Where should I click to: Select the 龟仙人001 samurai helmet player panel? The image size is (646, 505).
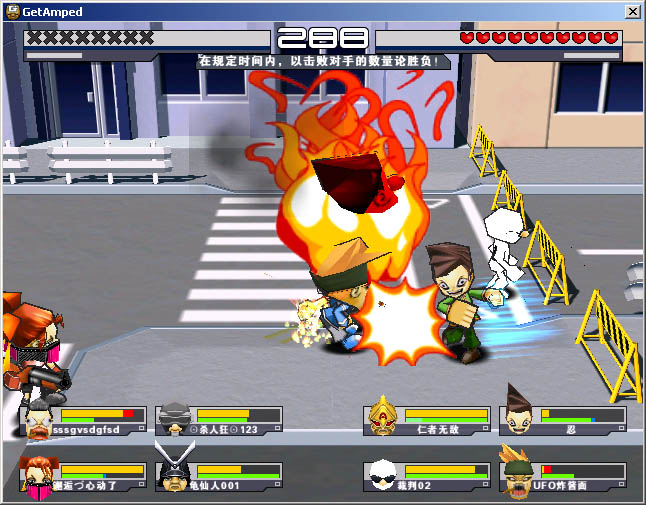(x=219, y=476)
